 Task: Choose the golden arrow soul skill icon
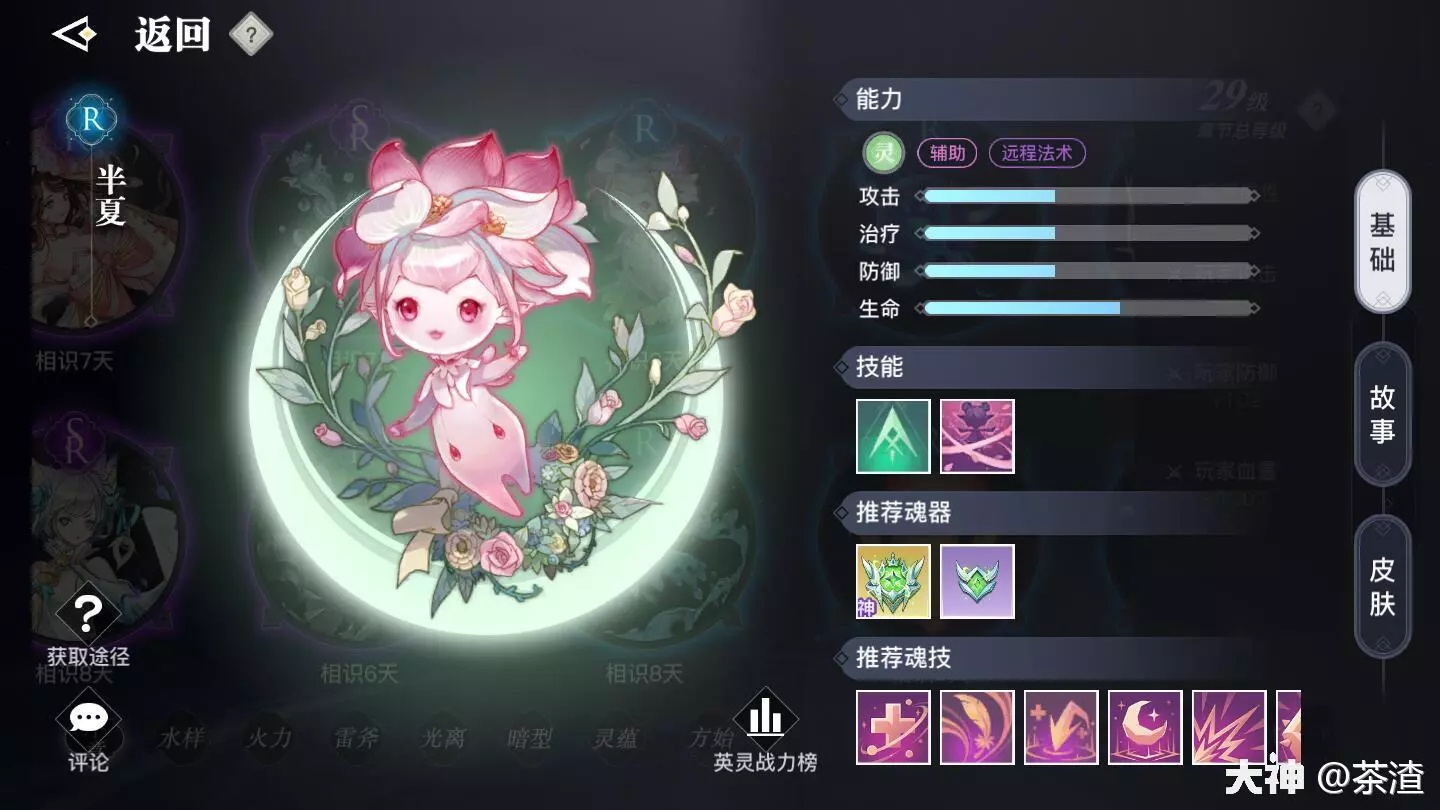click(x=1061, y=727)
